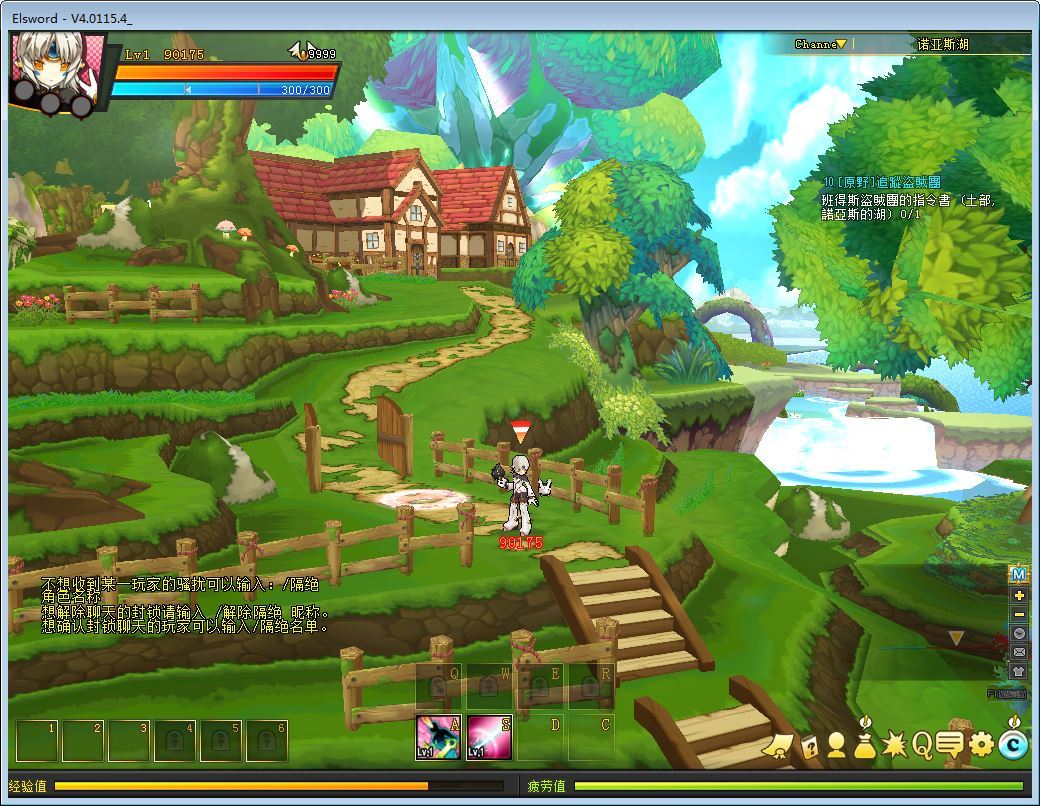
Task: Toggle the minimap M button
Action: tap(1018, 574)
